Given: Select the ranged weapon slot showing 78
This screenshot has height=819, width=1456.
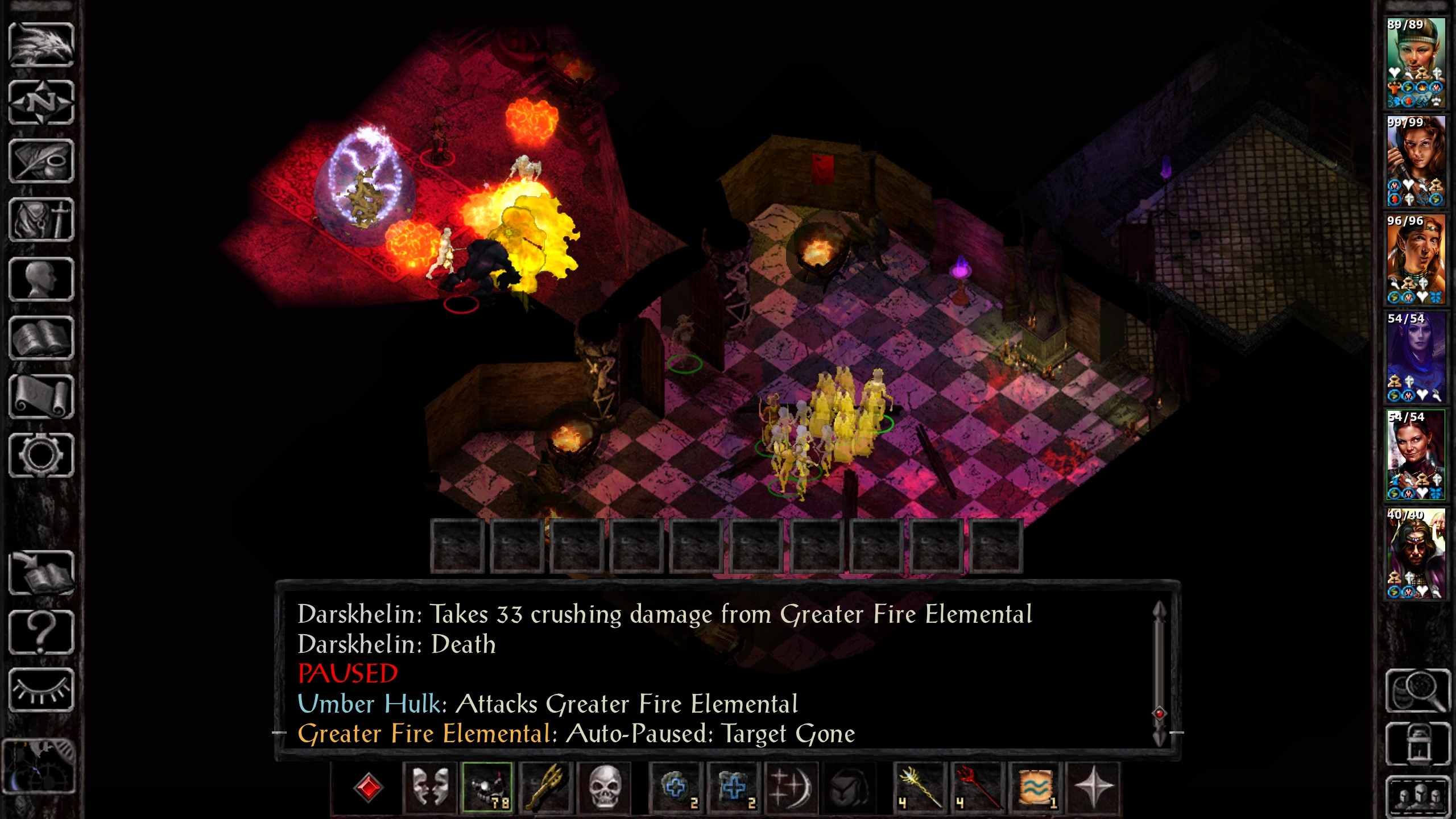Looking at the screenshot, I should point(487,788).
